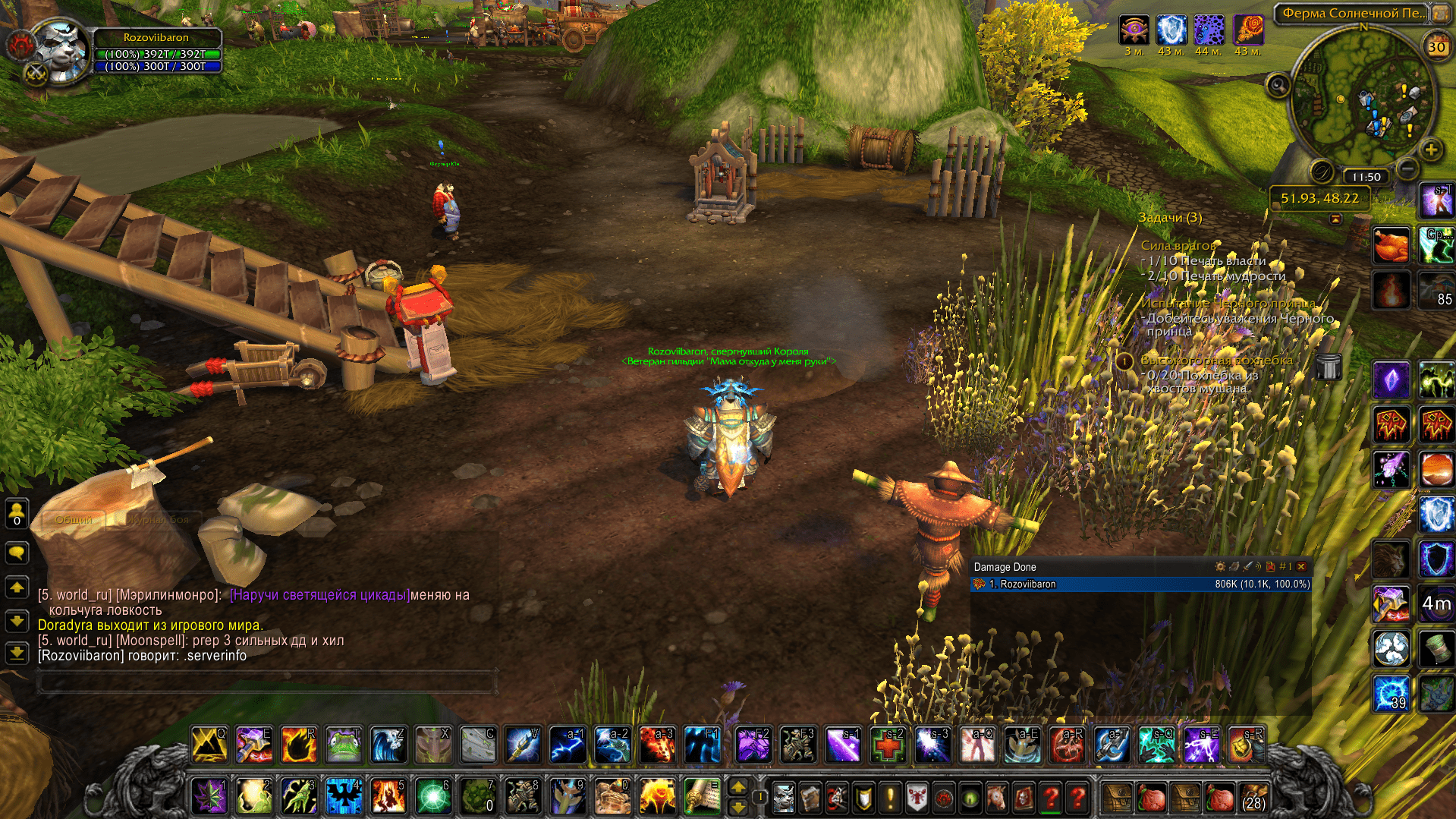Collapse the Задачи quest tracker
Viewport: 1456px width, 819px height.
click(1335, 219)
